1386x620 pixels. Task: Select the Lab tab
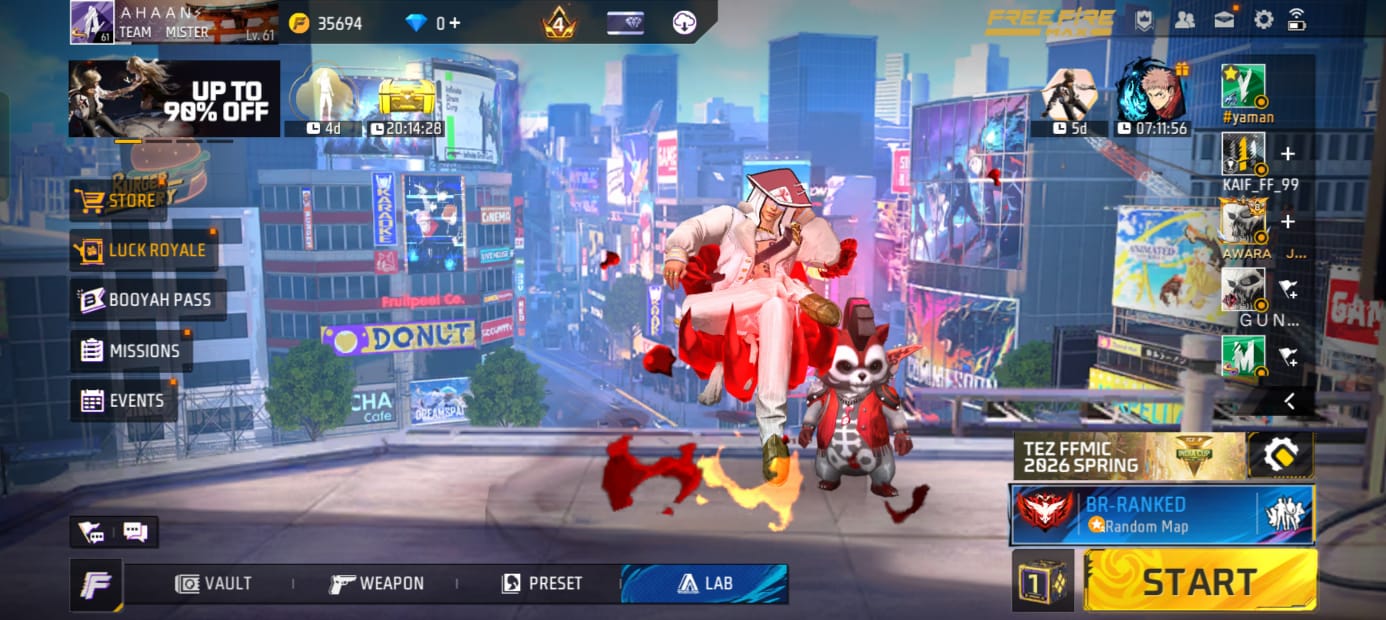click(704, 584)
